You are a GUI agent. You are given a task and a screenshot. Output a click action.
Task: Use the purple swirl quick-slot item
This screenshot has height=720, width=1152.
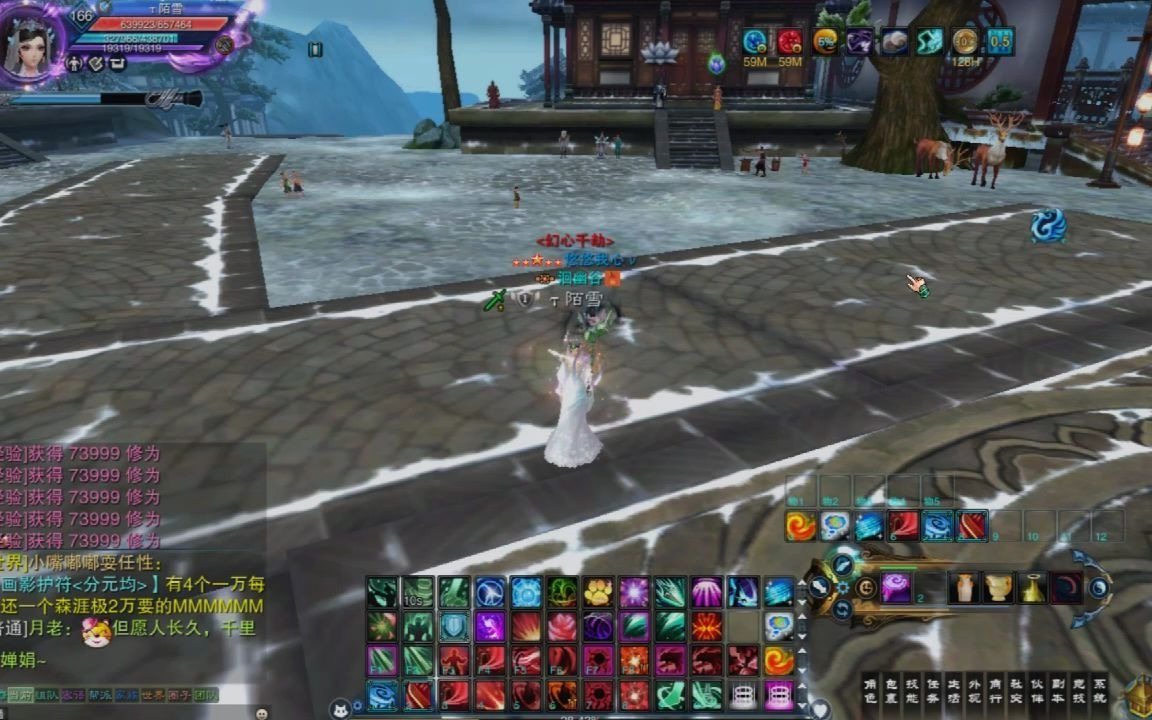coord(896,588)
